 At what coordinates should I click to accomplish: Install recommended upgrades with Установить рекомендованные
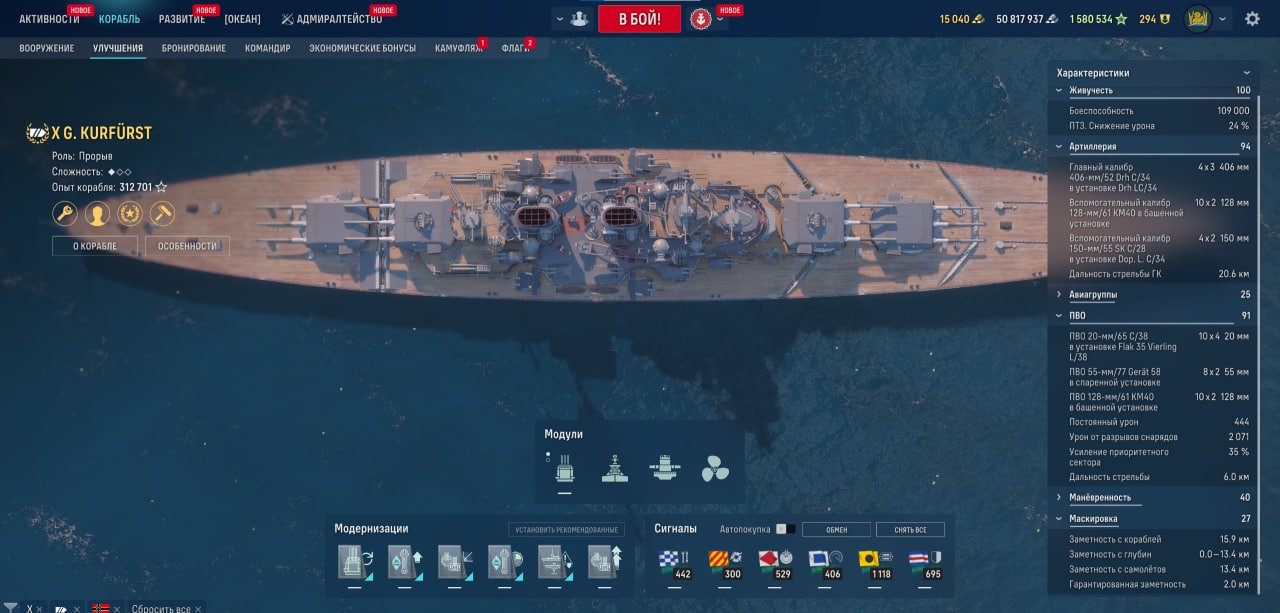pos(566,529)
